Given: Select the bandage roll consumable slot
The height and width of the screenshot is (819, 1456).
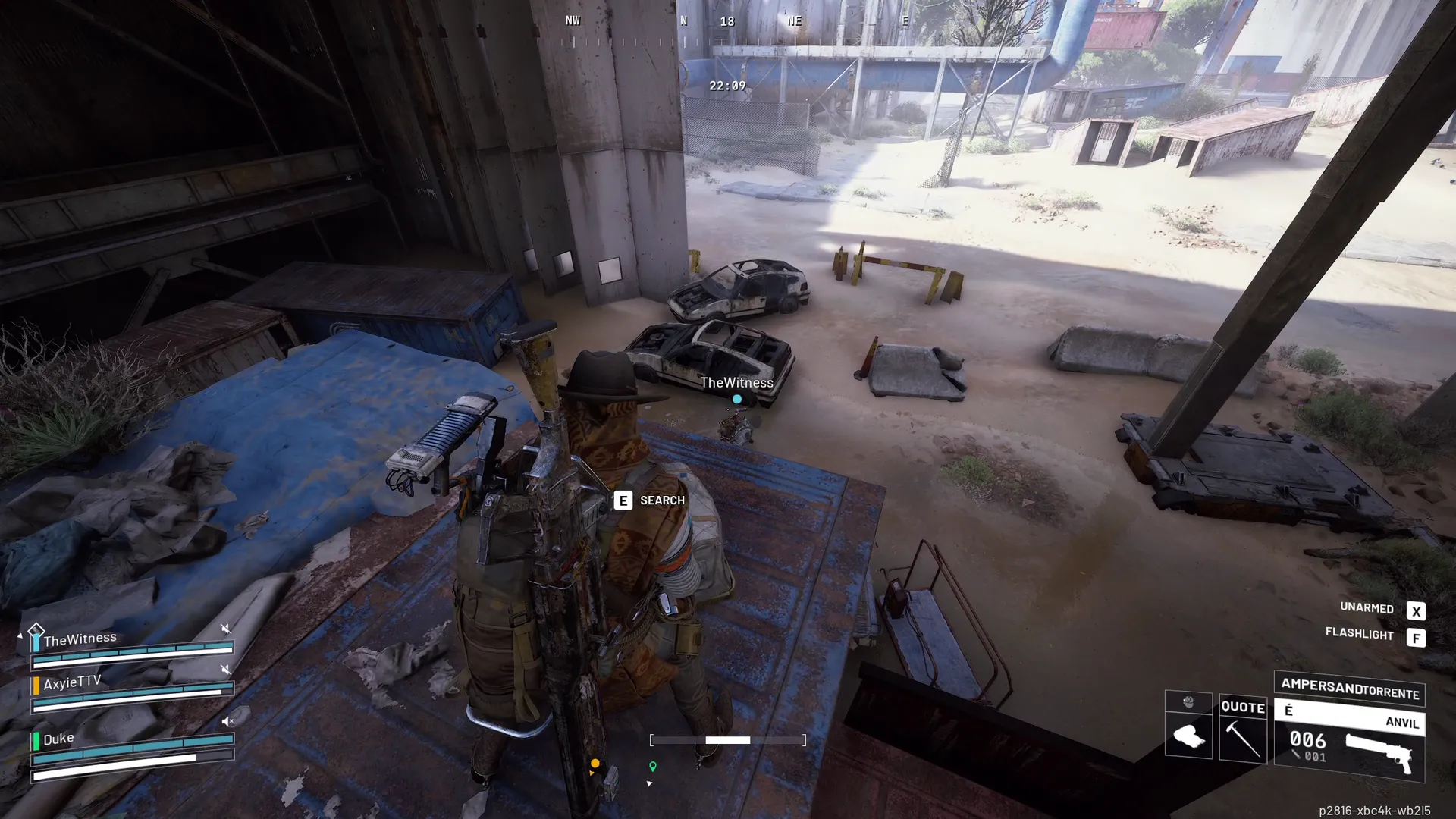Looking at the screenshot, I should [x=1188, y=735].
